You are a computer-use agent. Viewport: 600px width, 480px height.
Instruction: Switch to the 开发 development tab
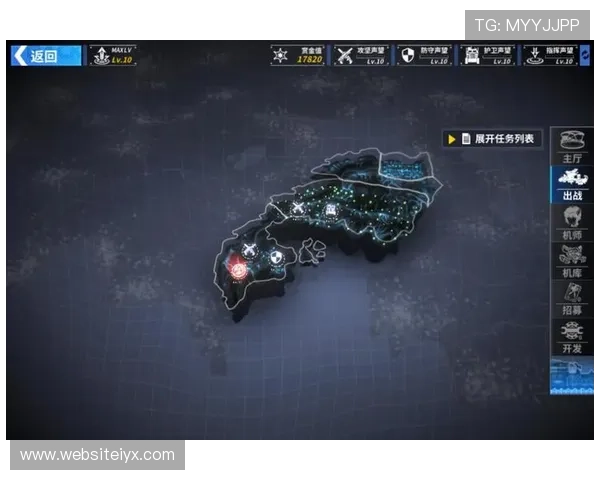tap(572, 336)
